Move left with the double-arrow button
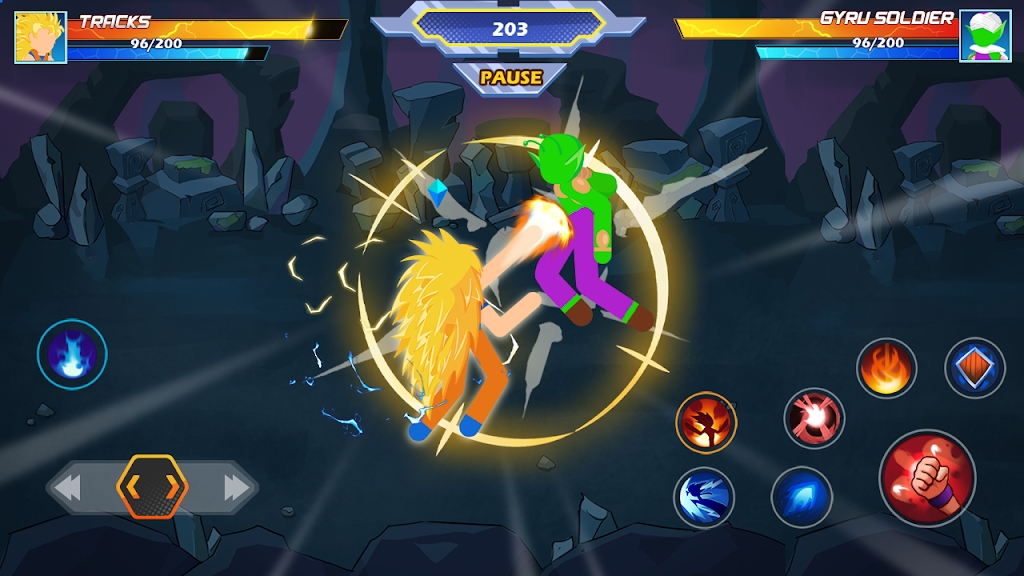This screenshot has width=1024, height=576. pos(68,488)
